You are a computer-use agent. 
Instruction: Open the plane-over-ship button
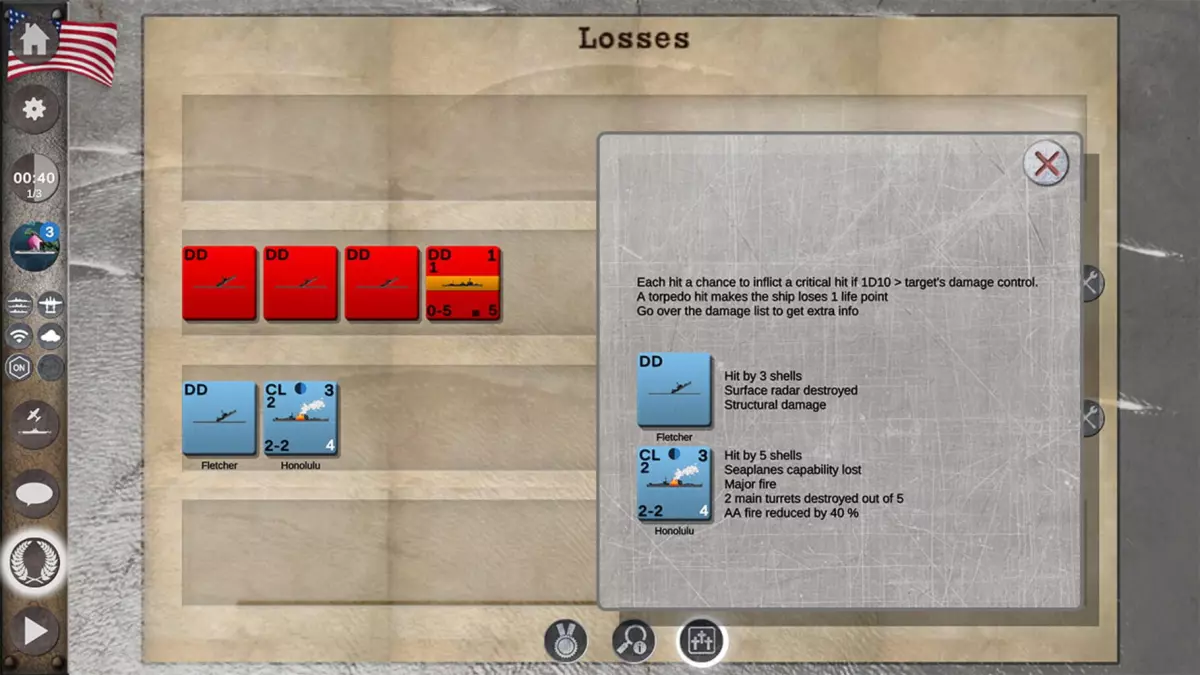click(34, 423)
